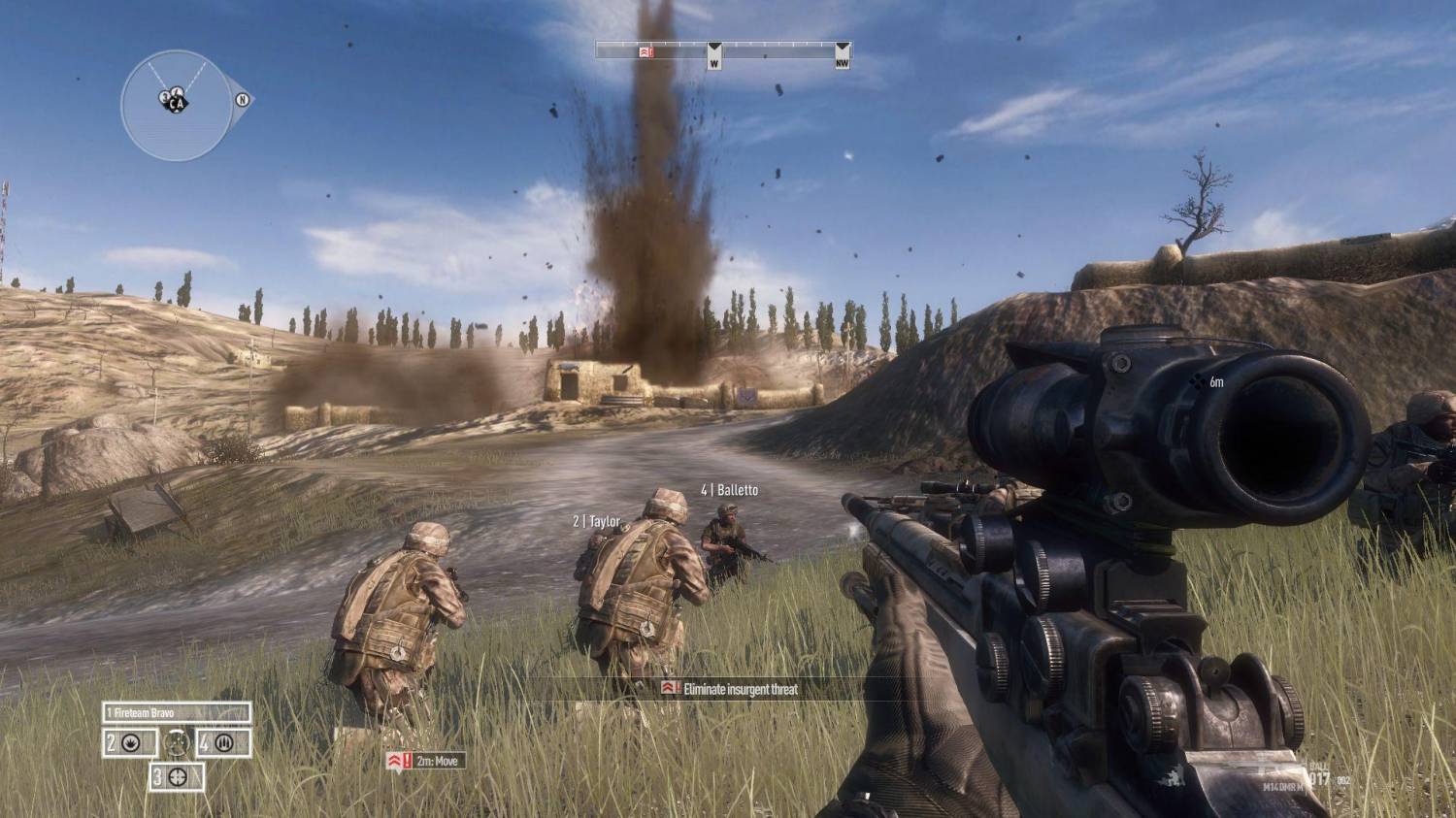The height and width of the screenshot is (818, 1456).
Task: Select squadmate label 2 | Taylor
Action: 596,521
